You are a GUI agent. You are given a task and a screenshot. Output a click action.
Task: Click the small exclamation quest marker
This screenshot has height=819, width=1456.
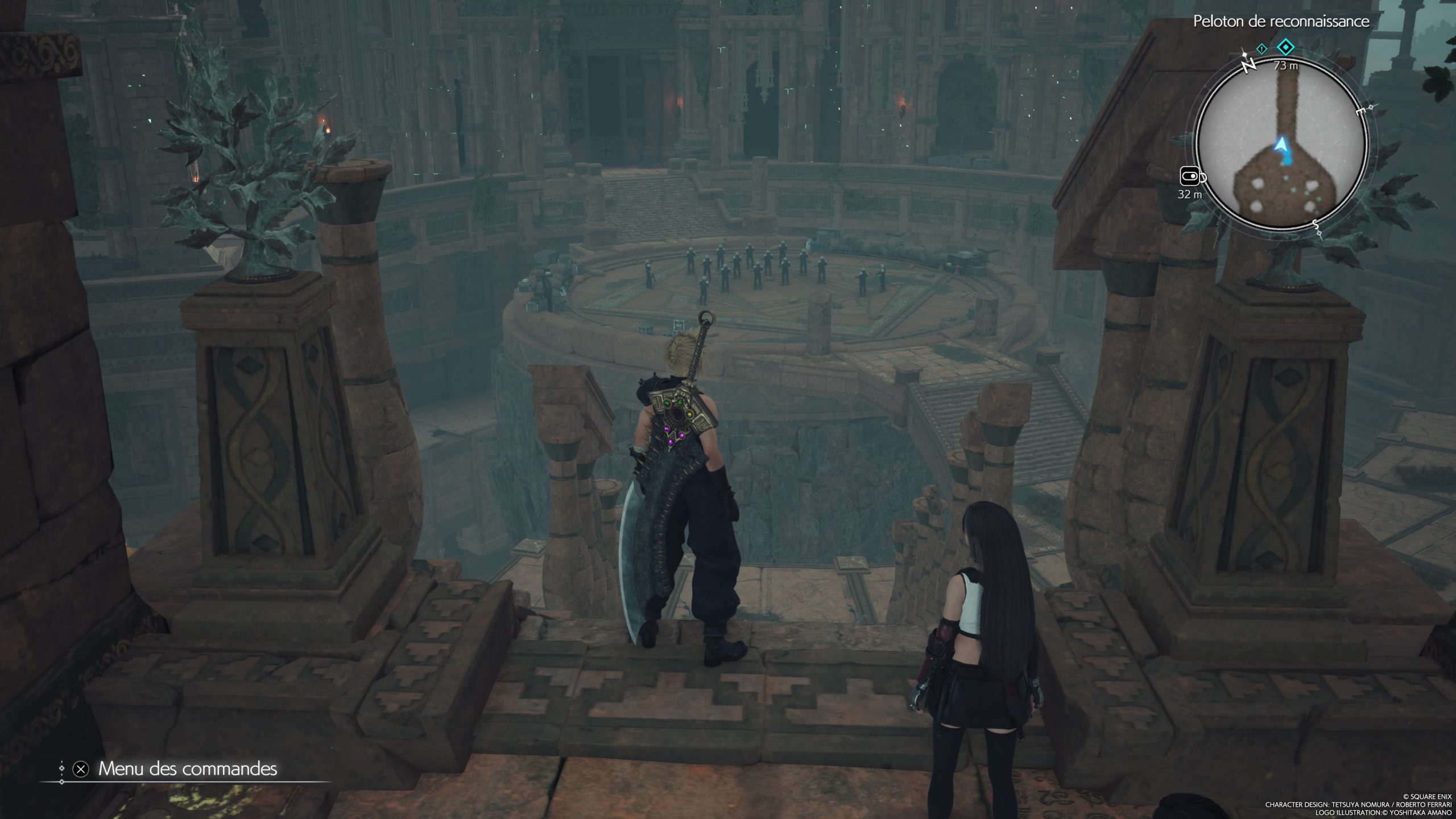pos(1261,49)
